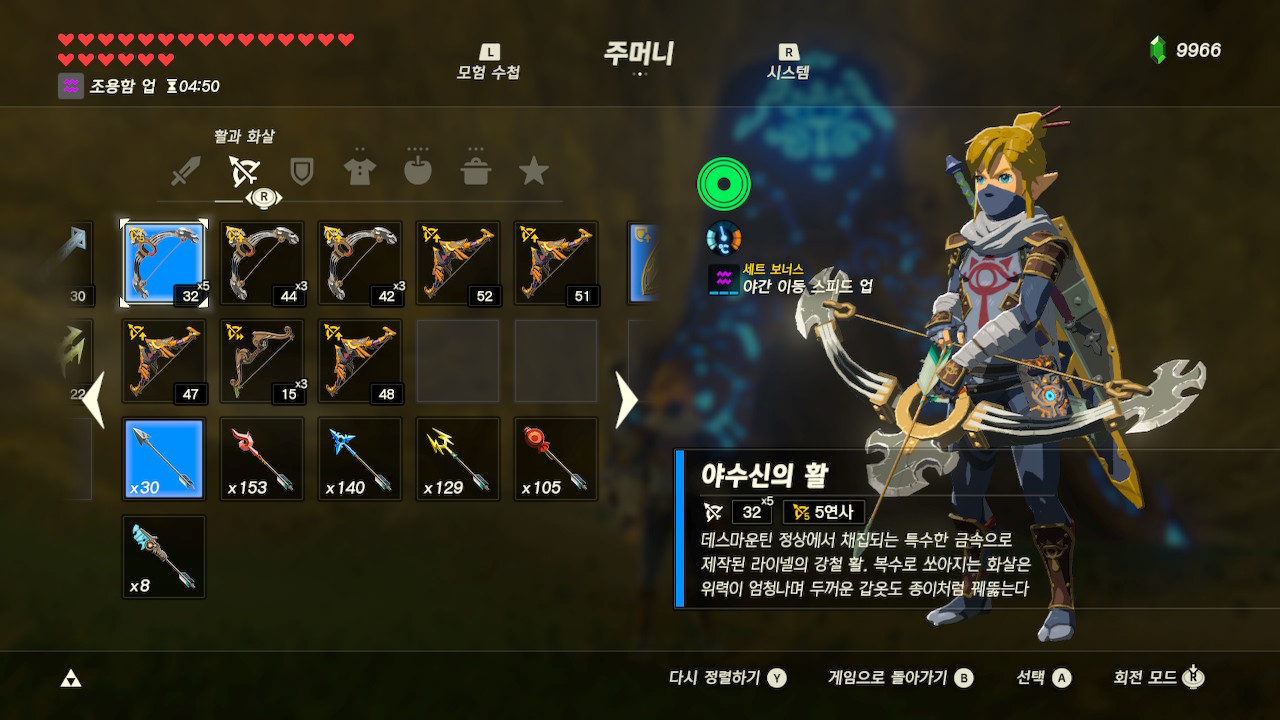This screenshot has height=720, width=1280.
Task: Select the shock arrows x129
Action: pos(457,459)
